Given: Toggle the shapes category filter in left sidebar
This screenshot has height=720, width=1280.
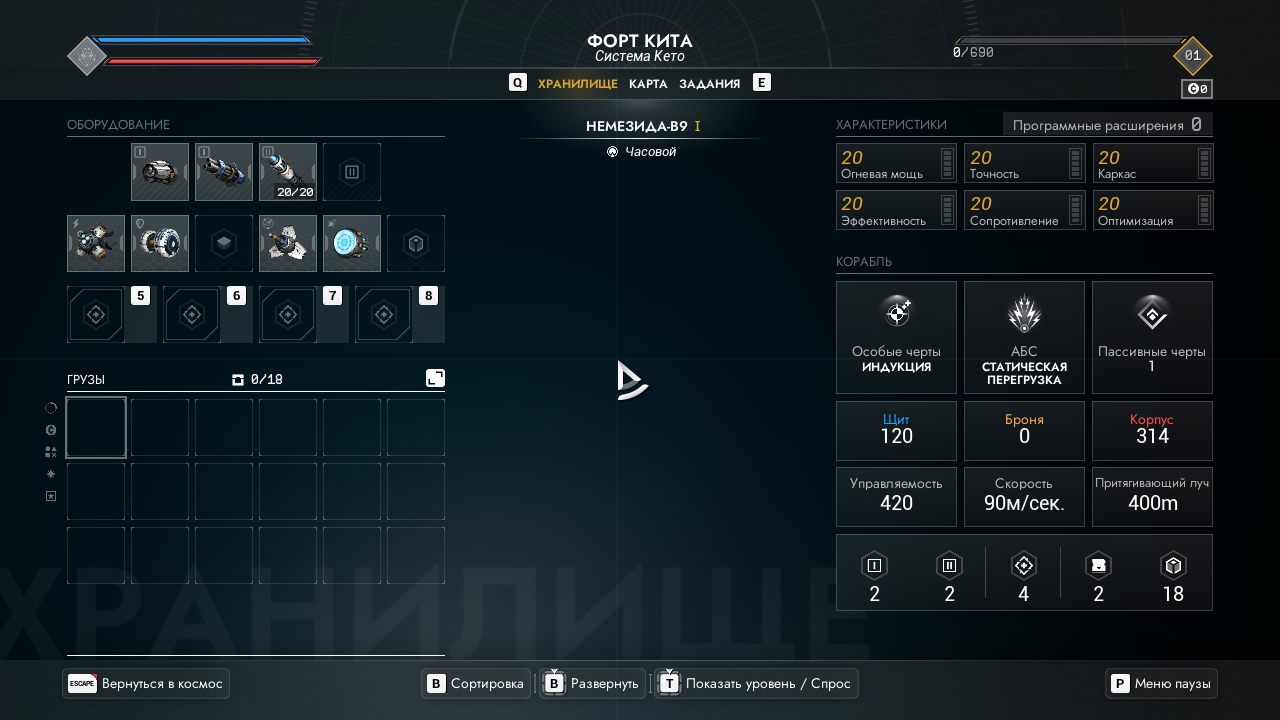Looking at the screenshot, I should click(50, 451).
